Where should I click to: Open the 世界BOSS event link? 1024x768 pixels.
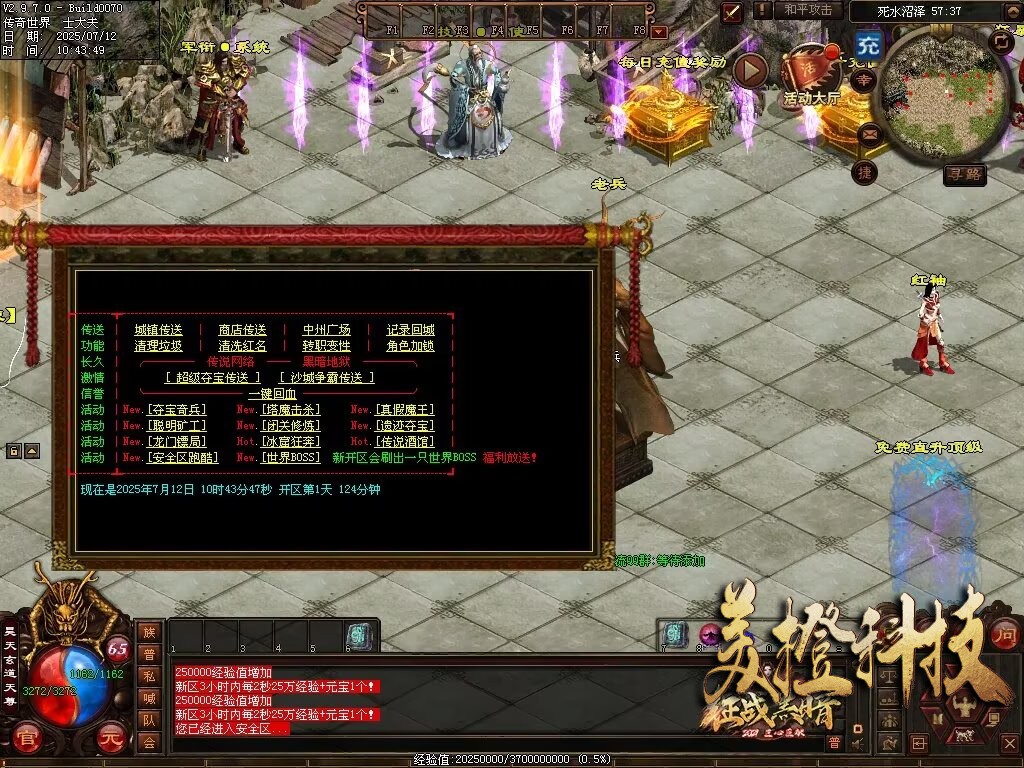290,458
